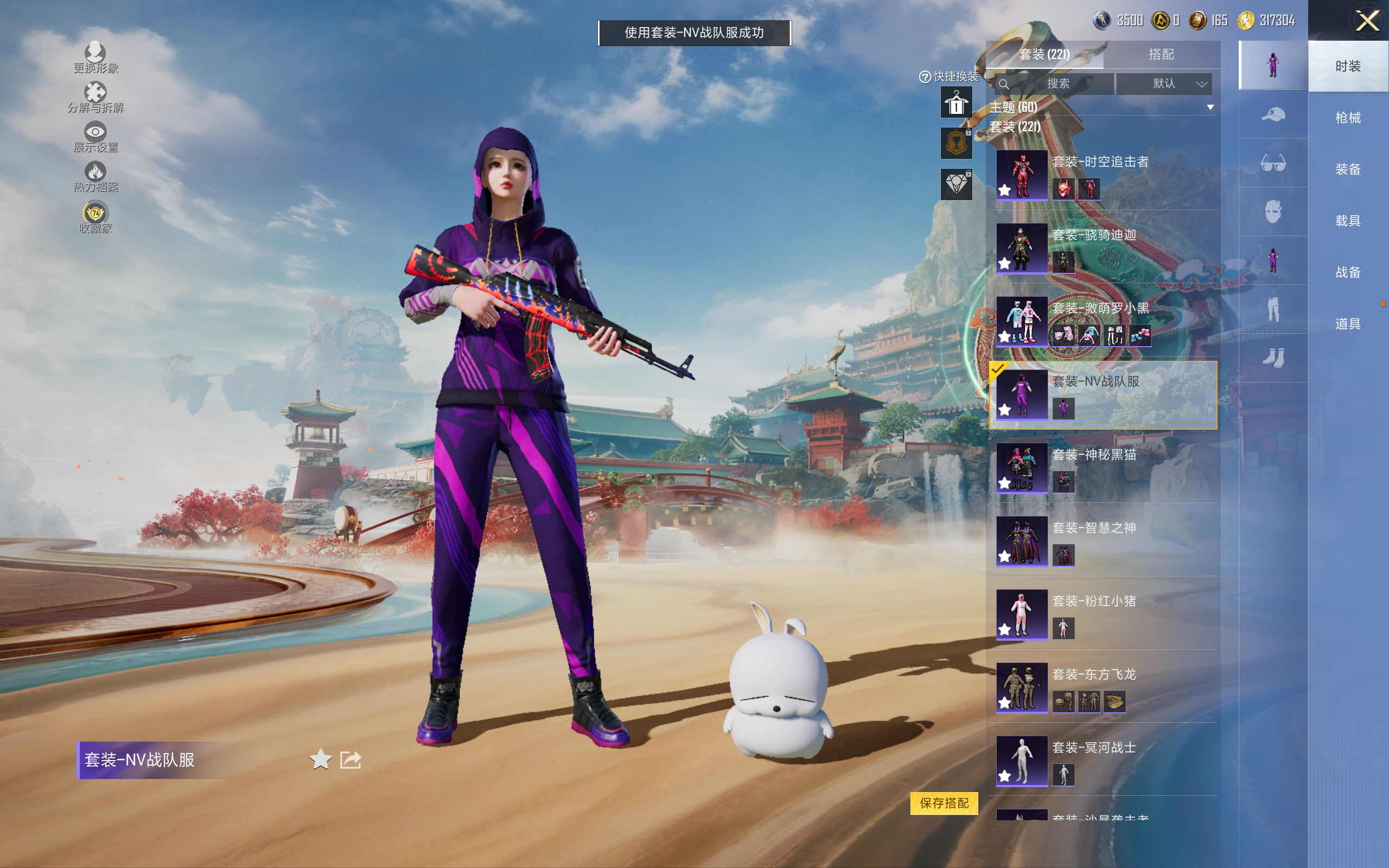Open 分解与拆解 dismantle menu

click(x=95, y=98)
